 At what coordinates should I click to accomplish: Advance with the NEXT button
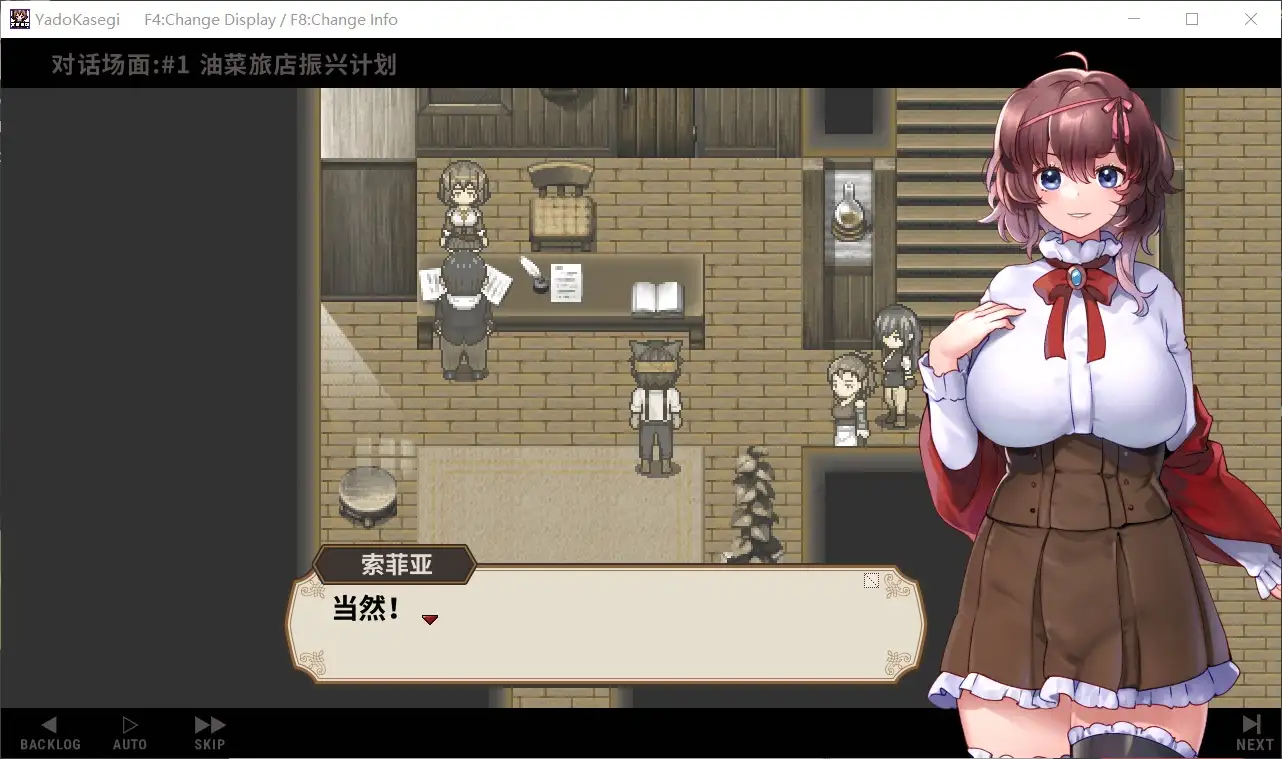(1254, 732)
